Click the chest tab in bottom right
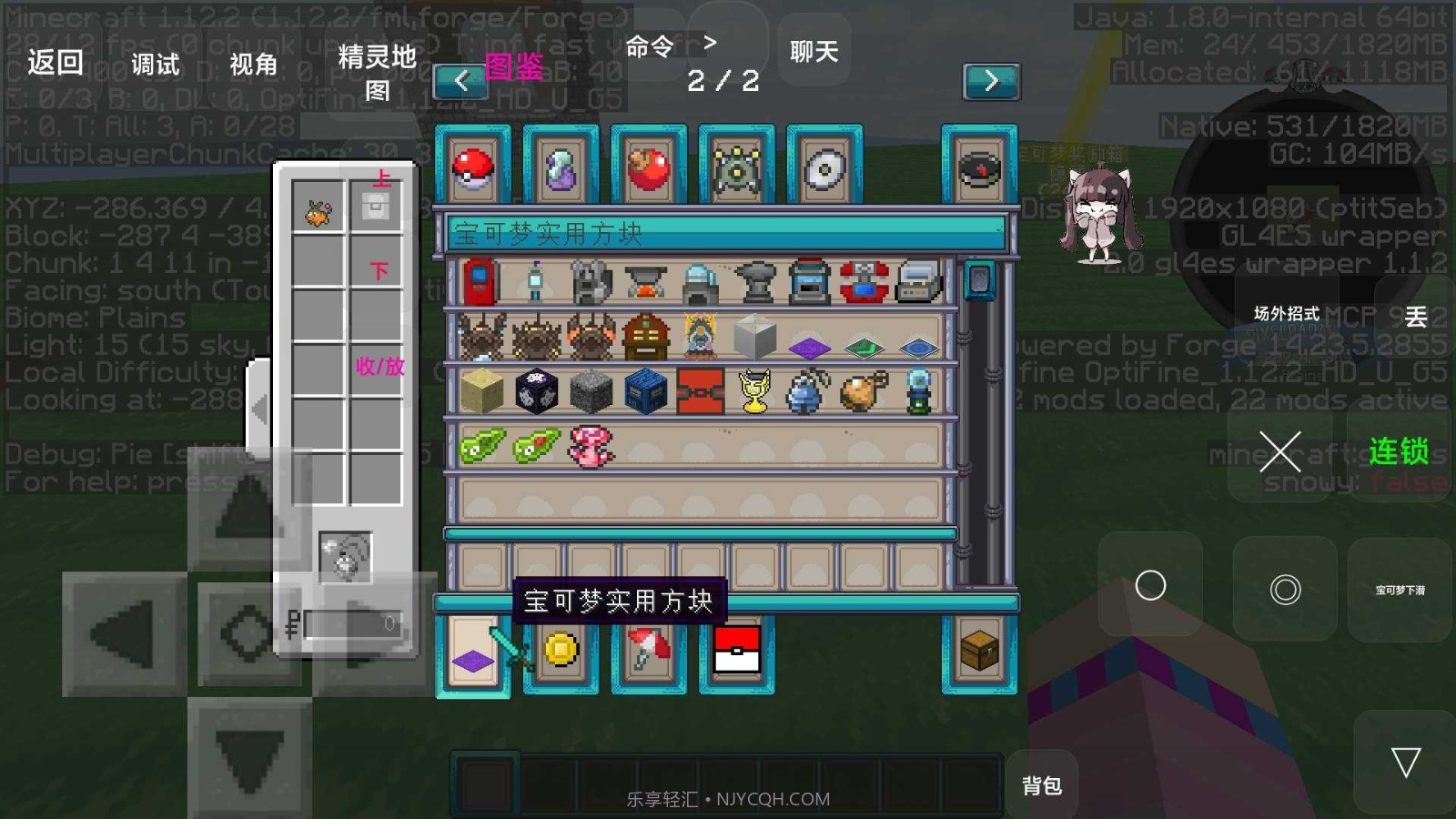The image size is (1456, 819). (x=979, y=648)
